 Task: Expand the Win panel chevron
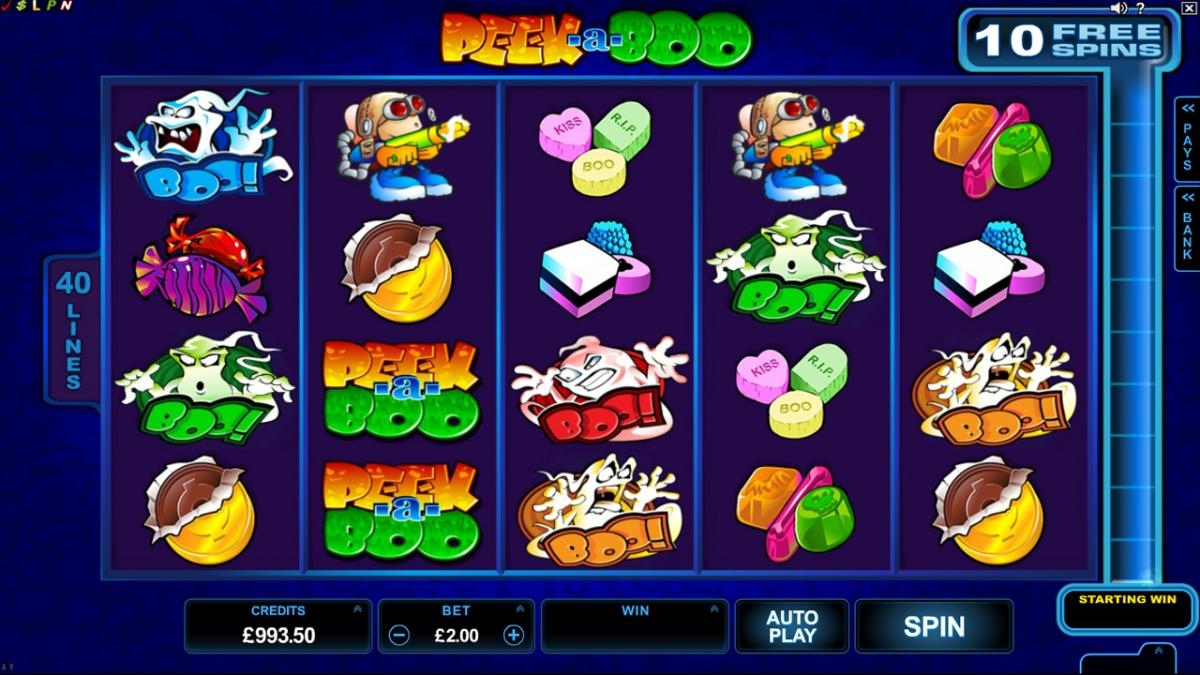(x=713, y=608)
